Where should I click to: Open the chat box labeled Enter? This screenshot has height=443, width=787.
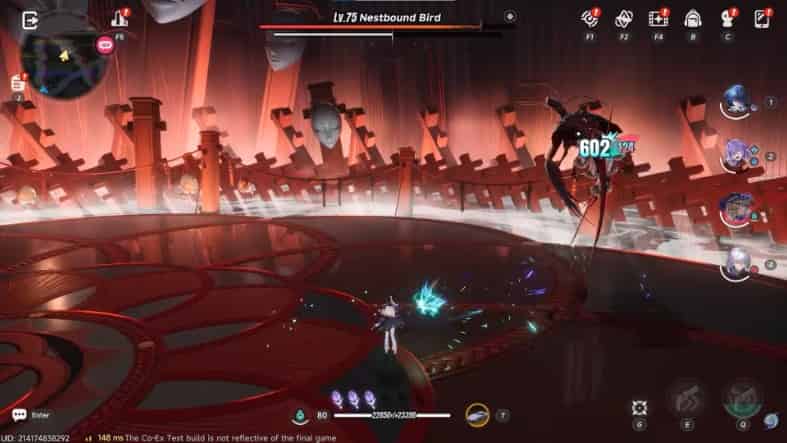tap(33, 415)
